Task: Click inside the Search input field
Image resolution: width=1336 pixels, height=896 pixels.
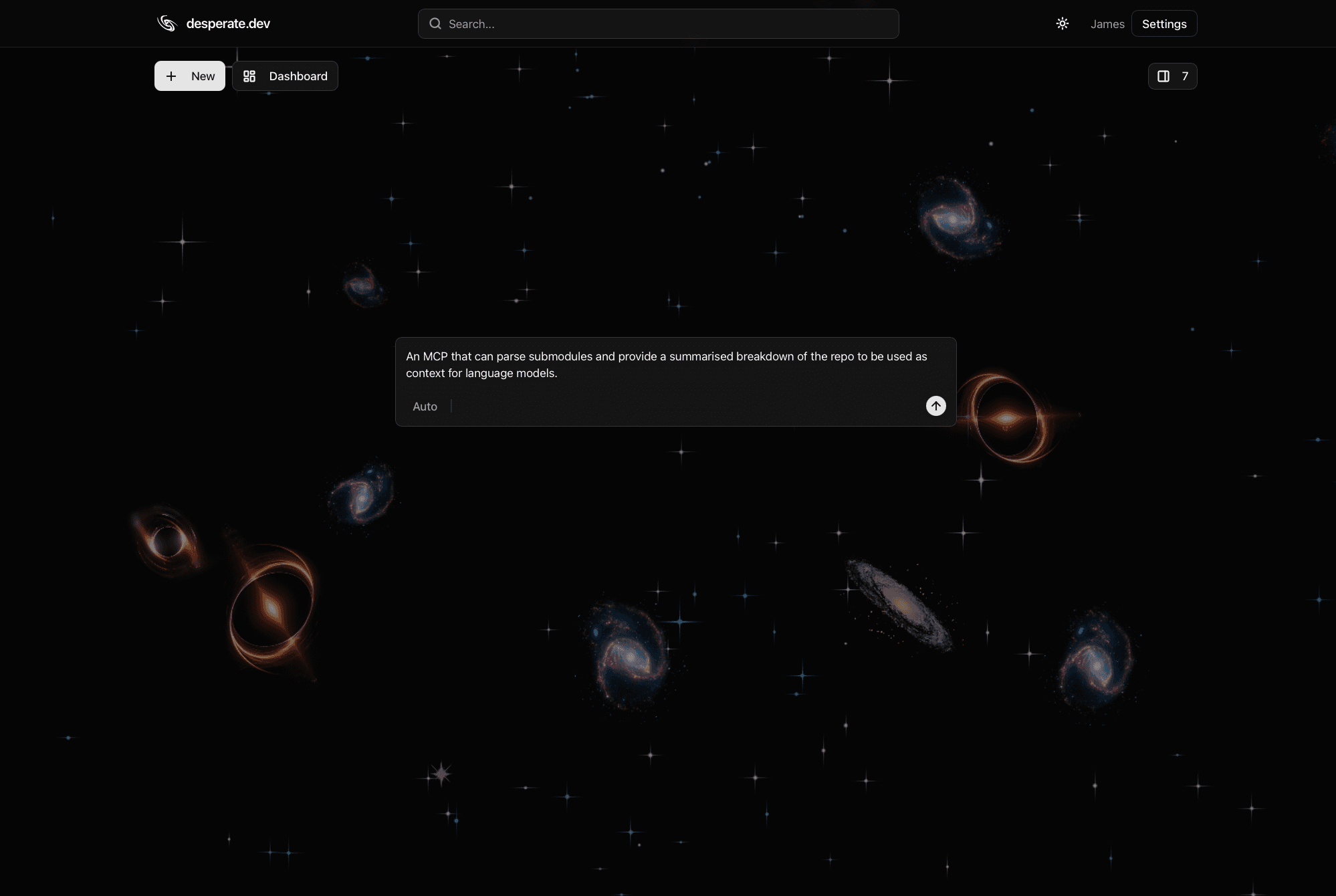Action: 657,23
